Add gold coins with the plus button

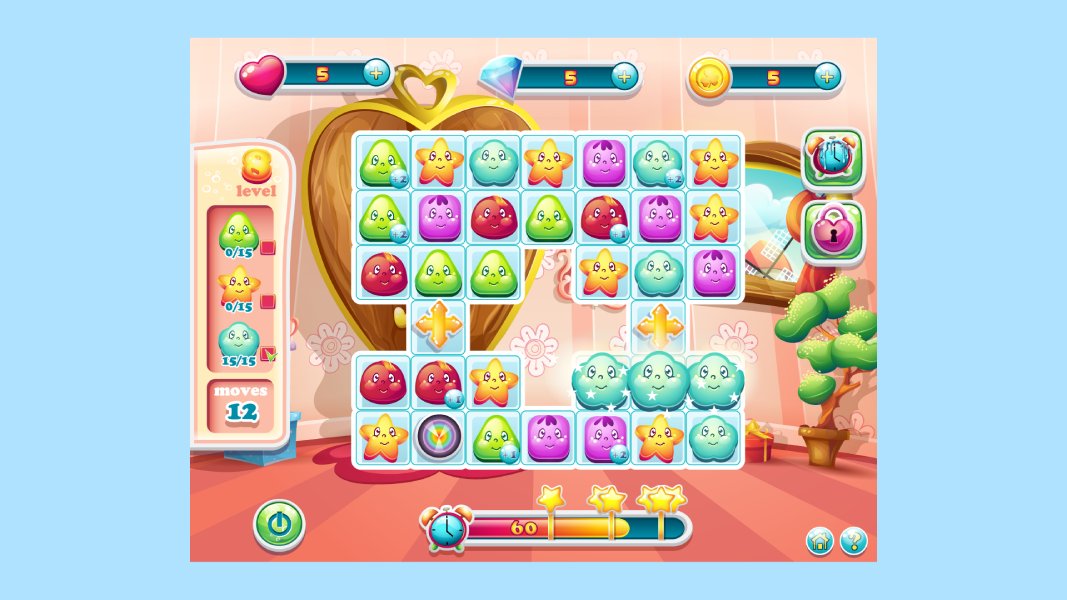coord(826,76)
